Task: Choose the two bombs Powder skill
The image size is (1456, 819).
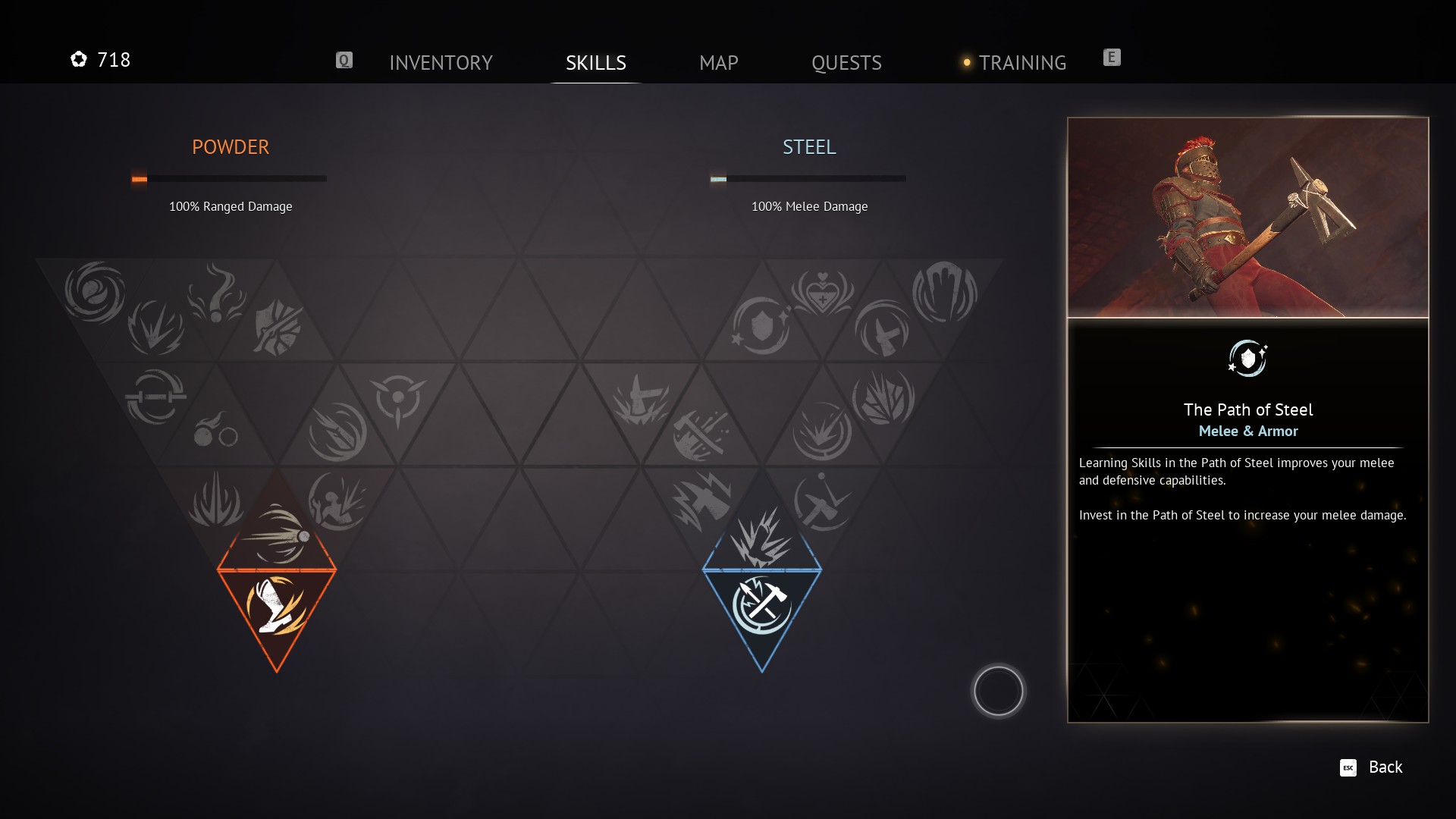Action: point(215,431)
